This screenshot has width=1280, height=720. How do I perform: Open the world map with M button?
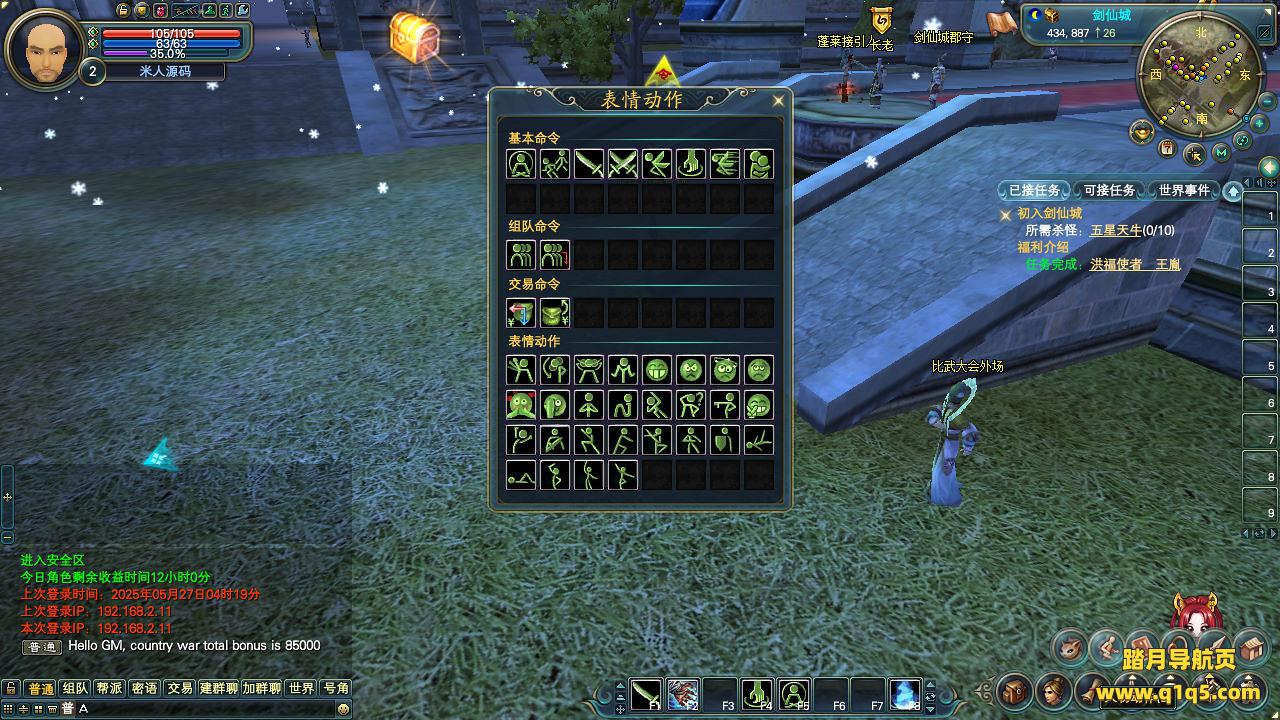pyautogui.click(x=1221, y=153)
